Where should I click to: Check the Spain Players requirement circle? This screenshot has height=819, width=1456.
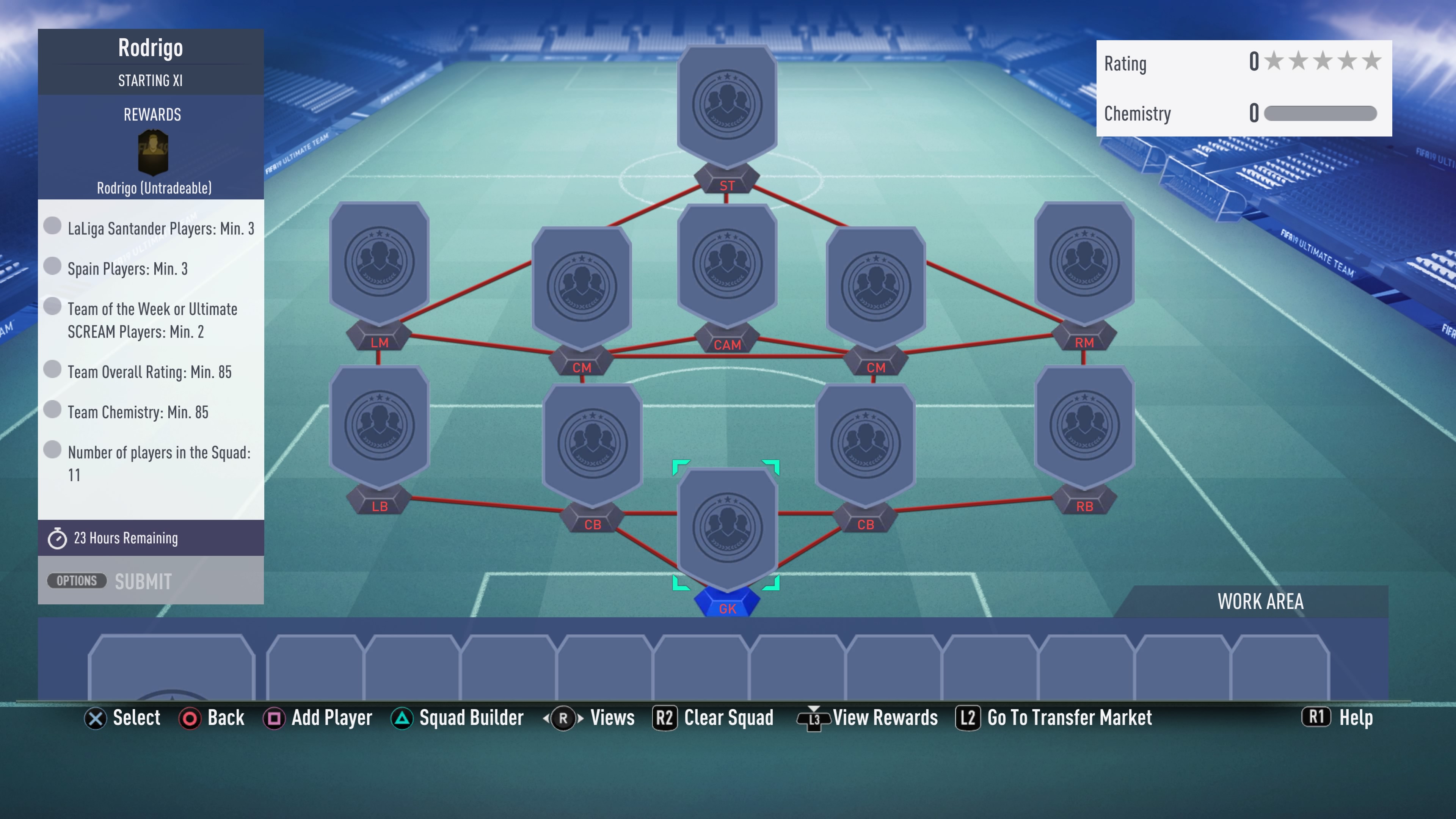point(53,266)
